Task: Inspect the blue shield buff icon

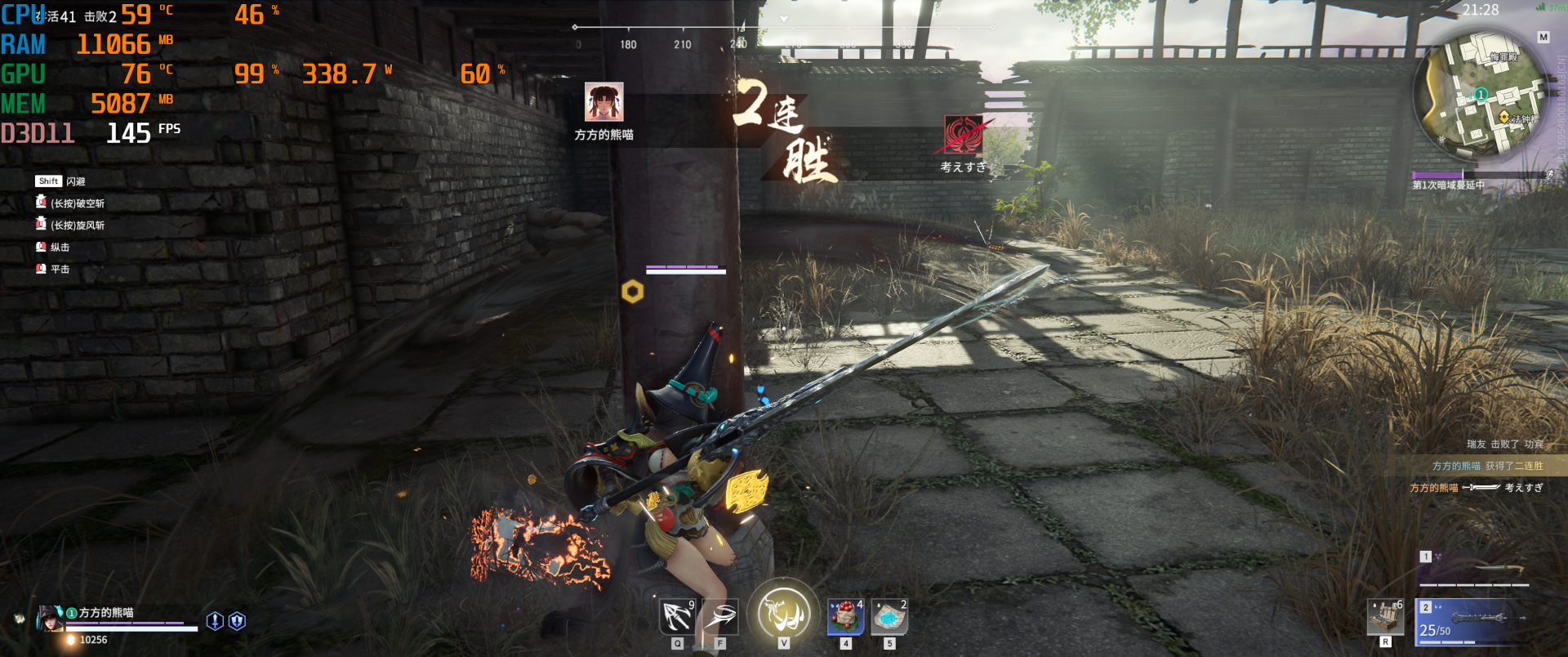Action: point(237,621)
